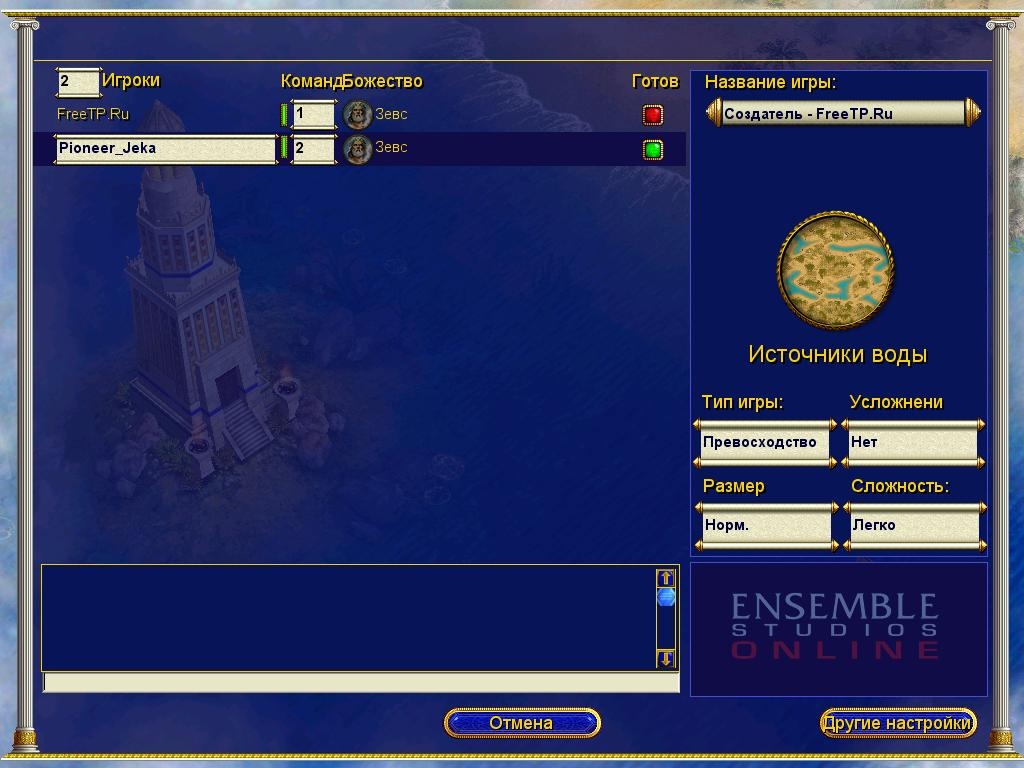Click the Отмена cancel button
The height and width of the screenshot is (768, 1024).
point(521,723)
